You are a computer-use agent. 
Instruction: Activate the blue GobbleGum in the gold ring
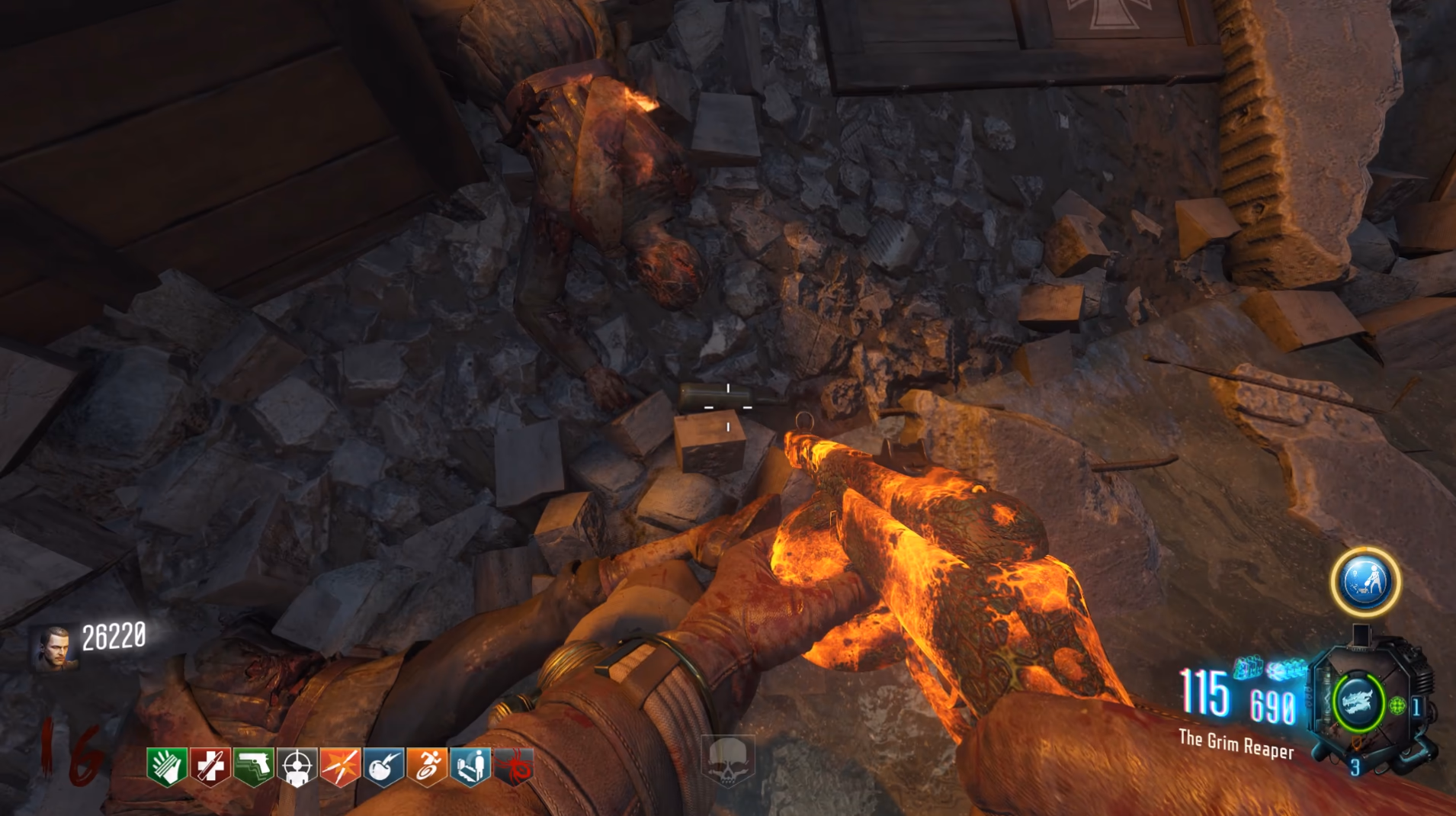tap(1365, 582)
